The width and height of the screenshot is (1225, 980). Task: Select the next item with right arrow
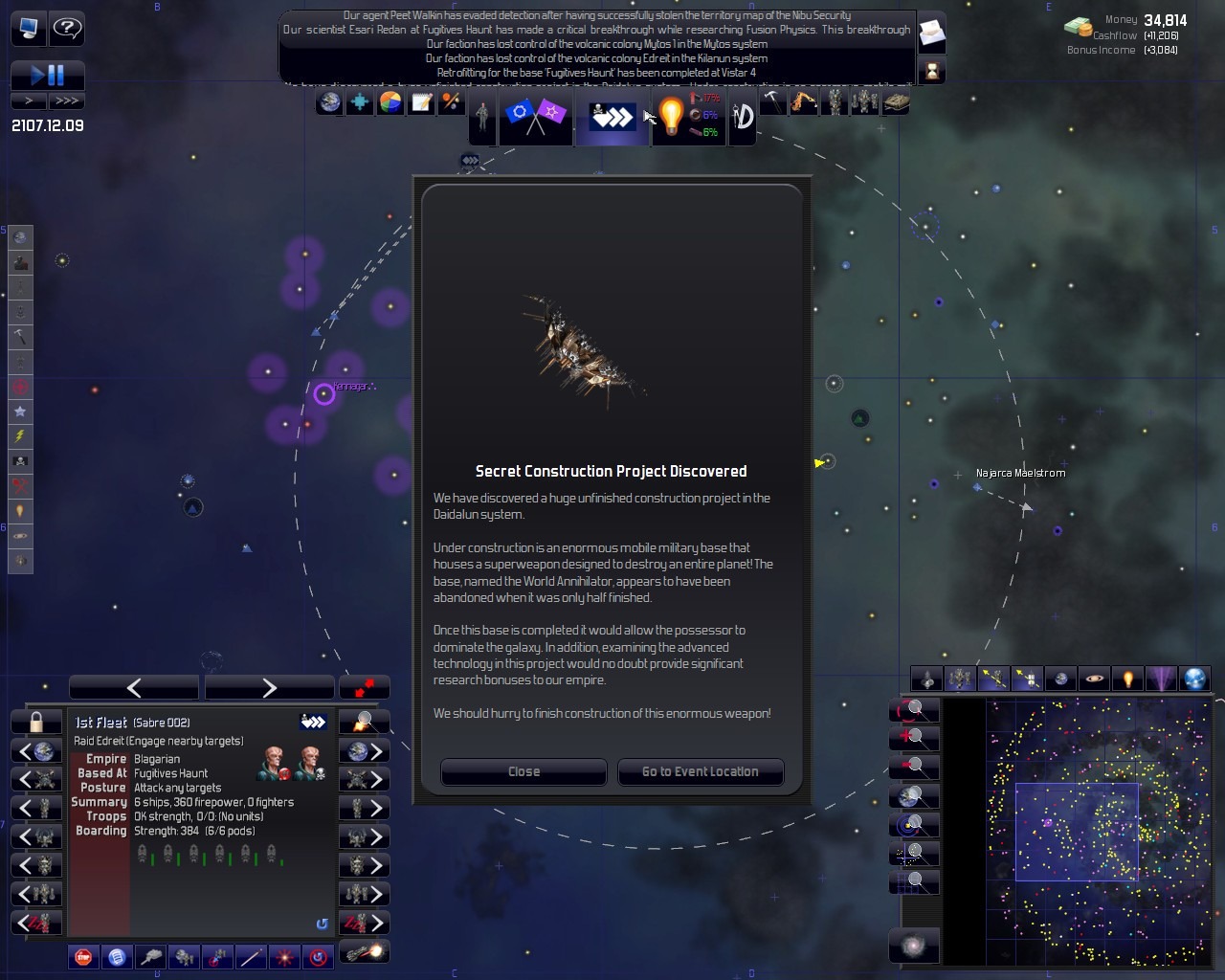pyautogui.click(x=269, y=687)
